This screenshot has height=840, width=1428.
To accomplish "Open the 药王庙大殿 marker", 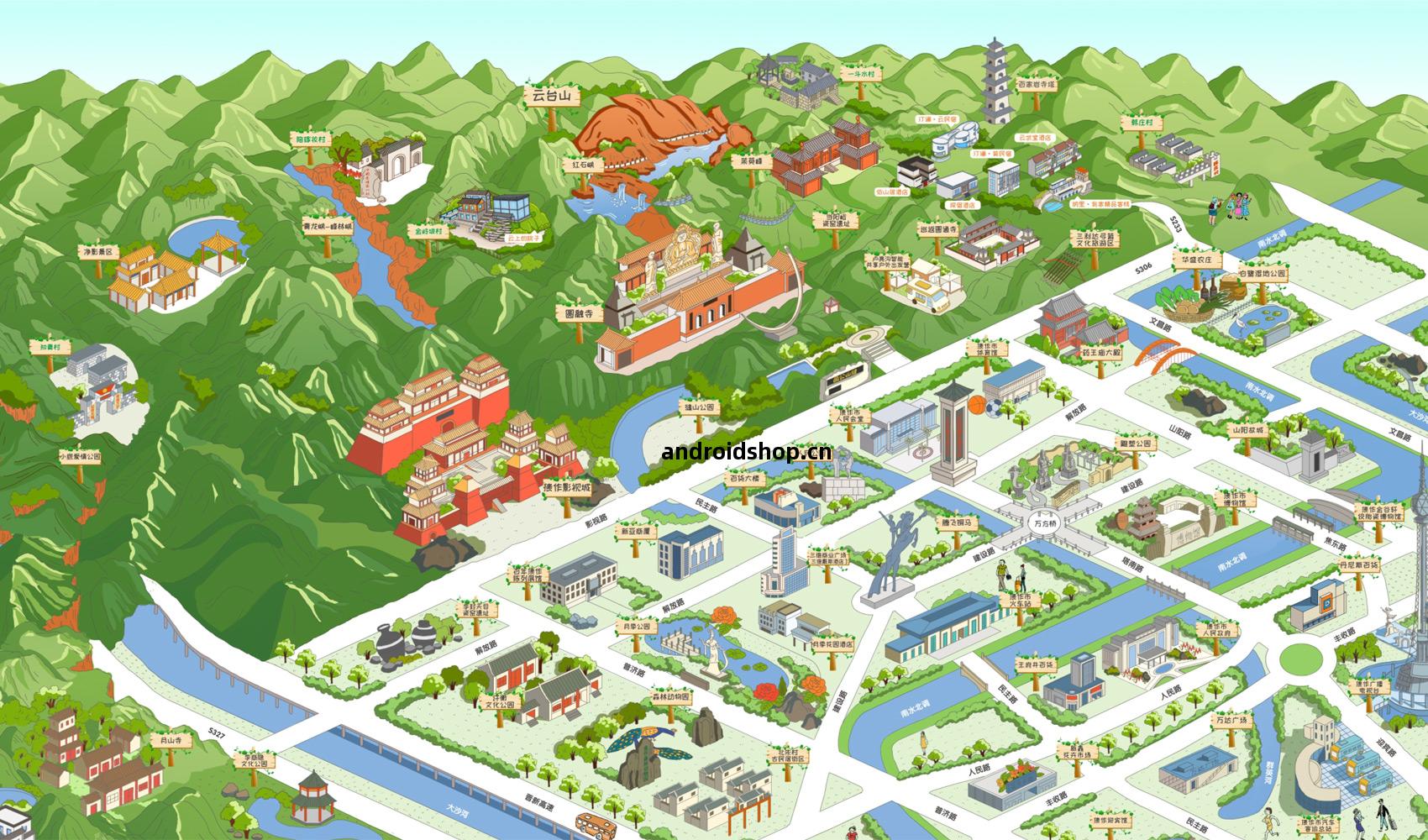I will tap(1101, 354).
